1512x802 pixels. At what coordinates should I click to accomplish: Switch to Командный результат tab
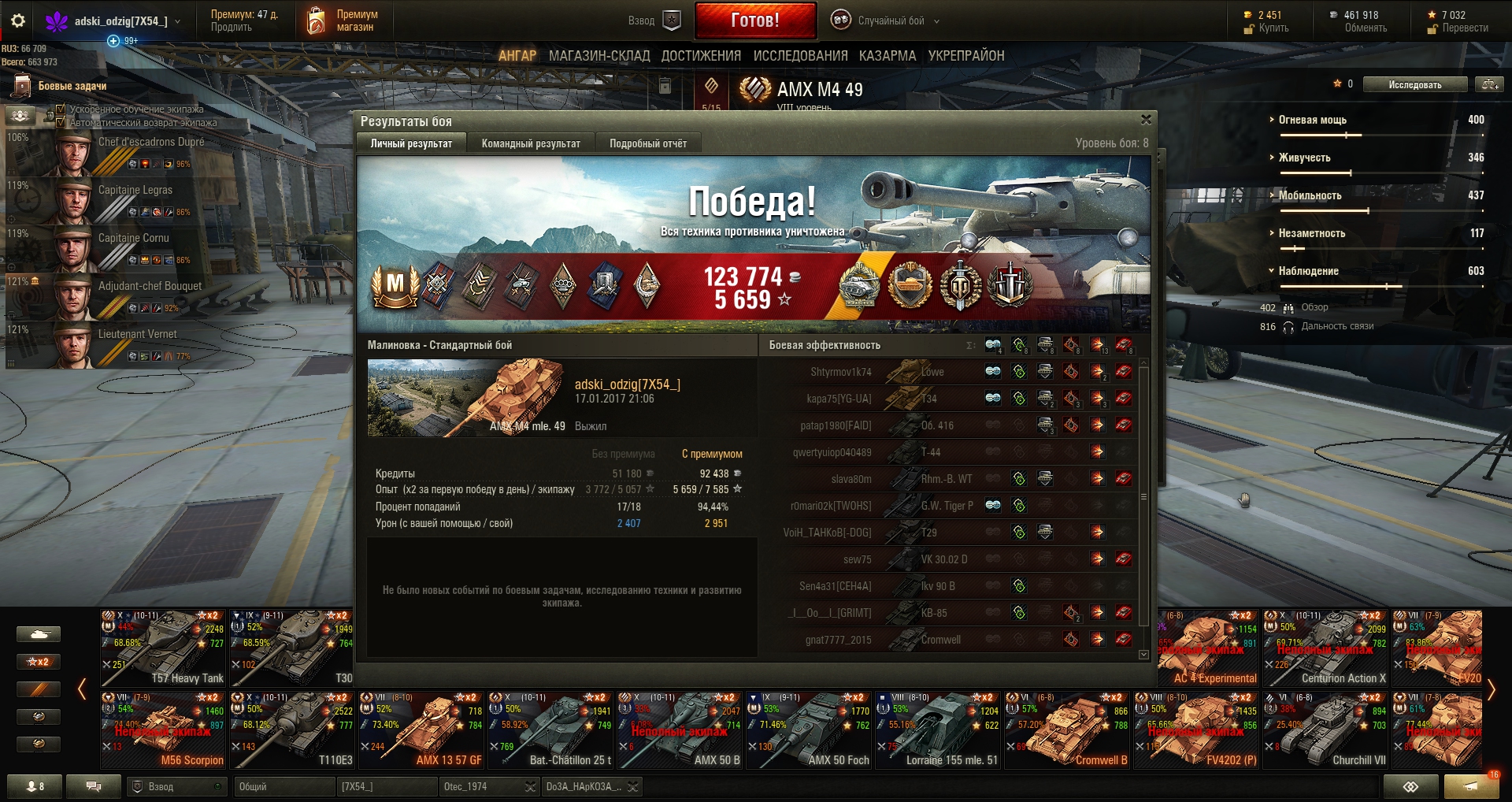point(531,143)
